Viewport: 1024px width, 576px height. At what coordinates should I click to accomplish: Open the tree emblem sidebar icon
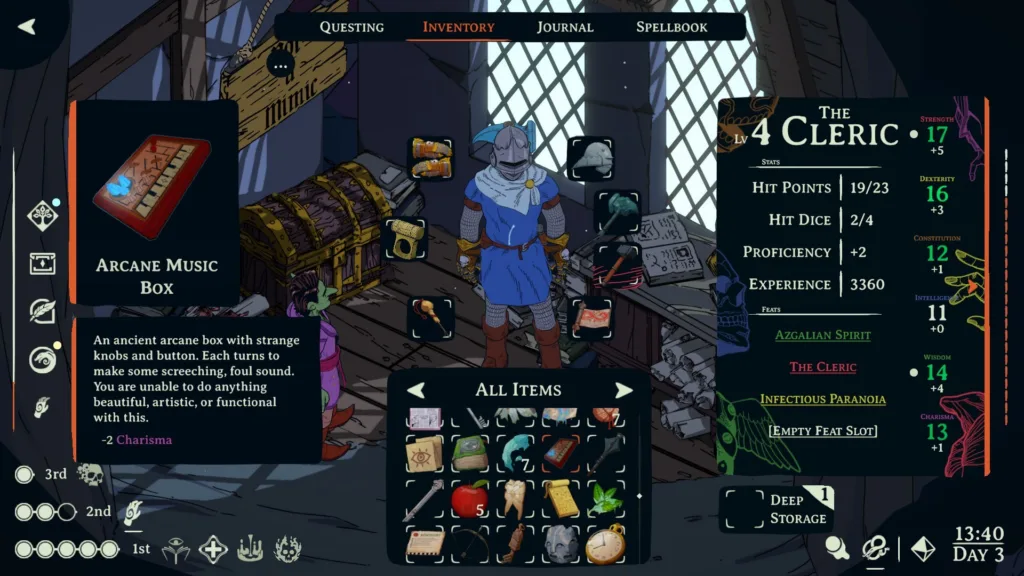tap(42, 215)
